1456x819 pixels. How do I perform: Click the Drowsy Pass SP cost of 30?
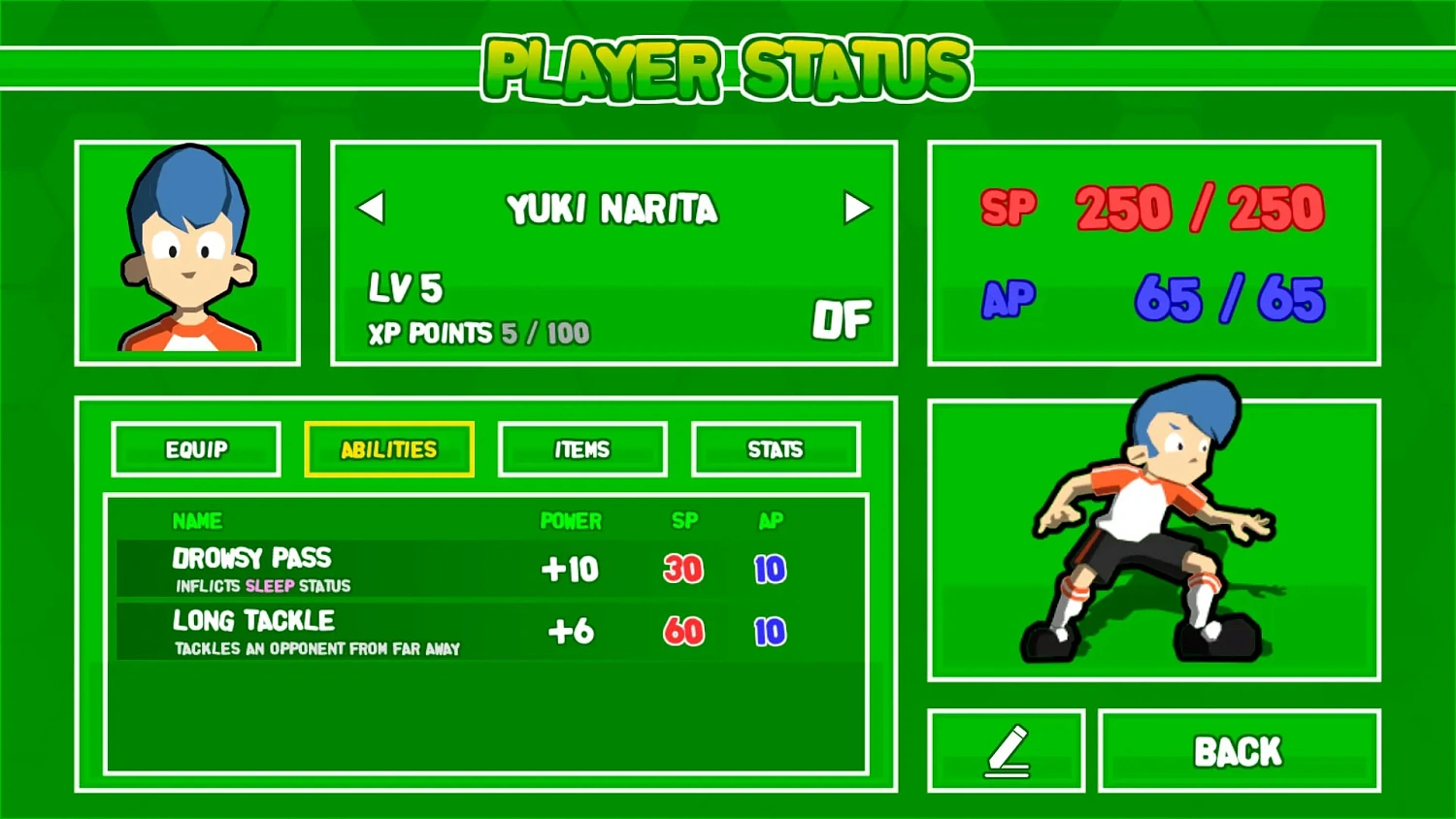click(x=683, y=570)
